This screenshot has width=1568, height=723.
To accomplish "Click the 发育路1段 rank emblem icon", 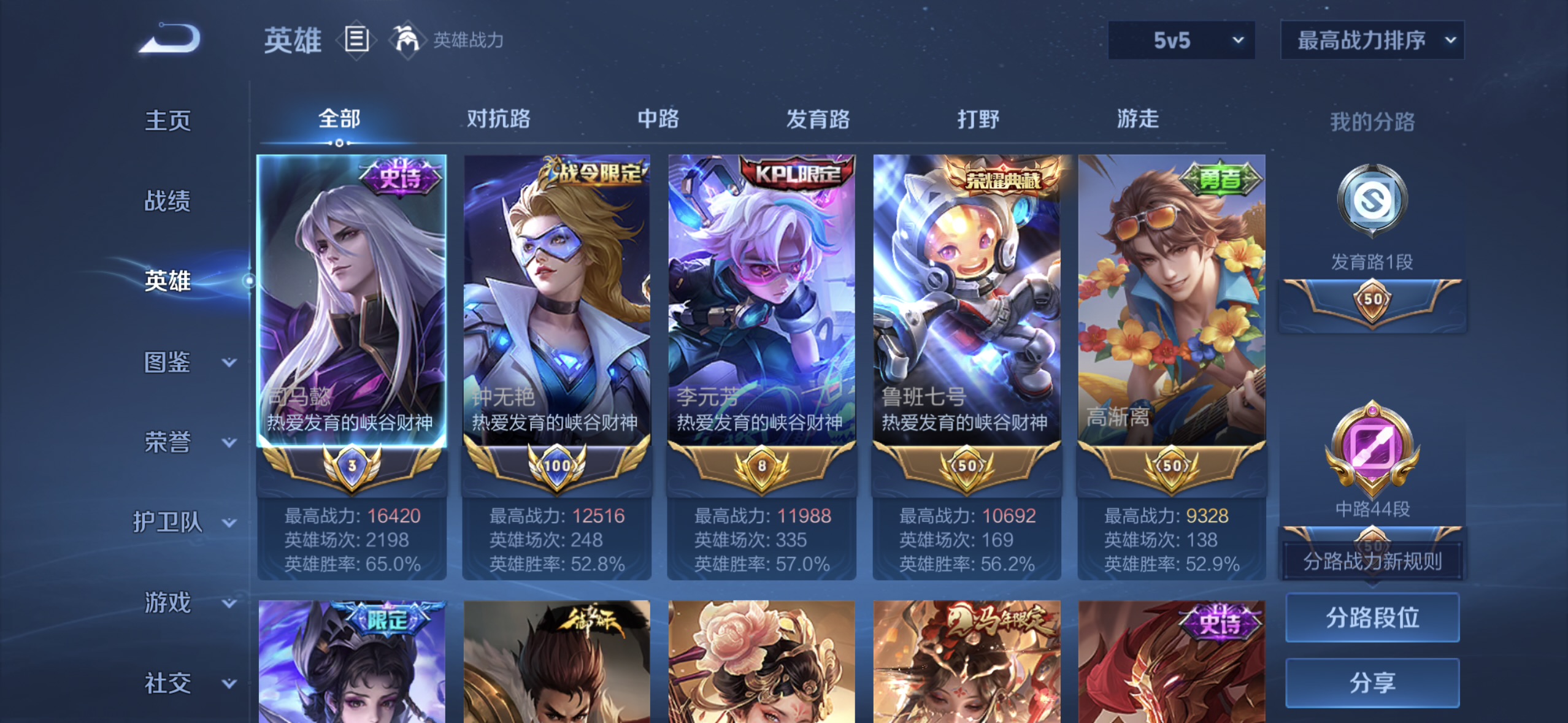I will 1372,201.
